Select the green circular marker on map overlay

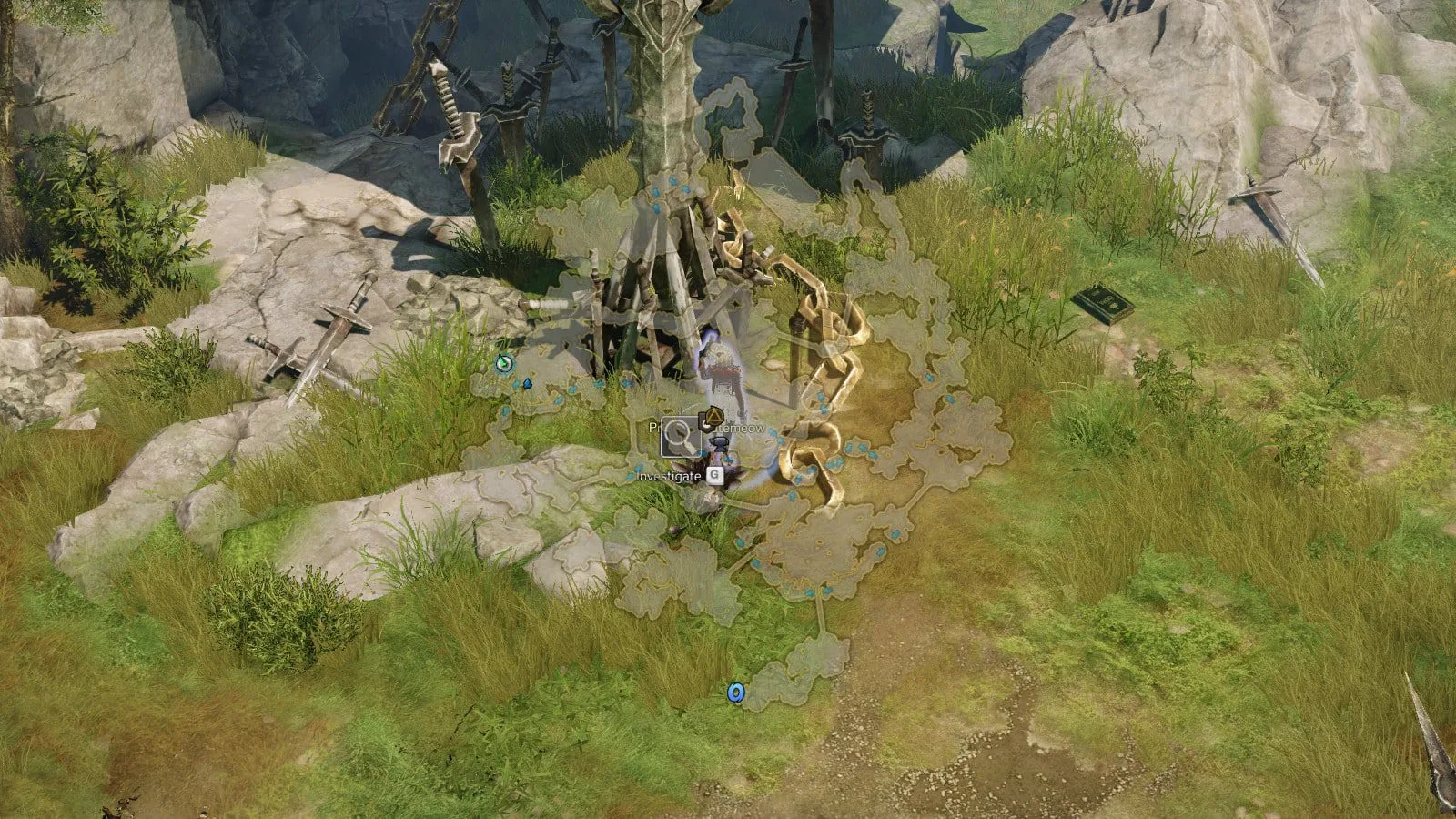504,364
